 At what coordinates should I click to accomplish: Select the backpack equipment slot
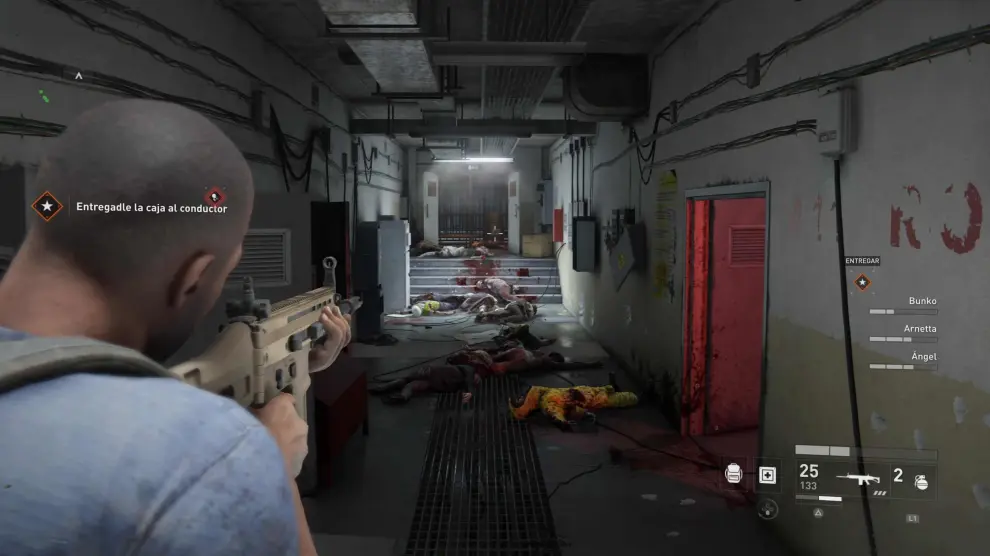734,474
